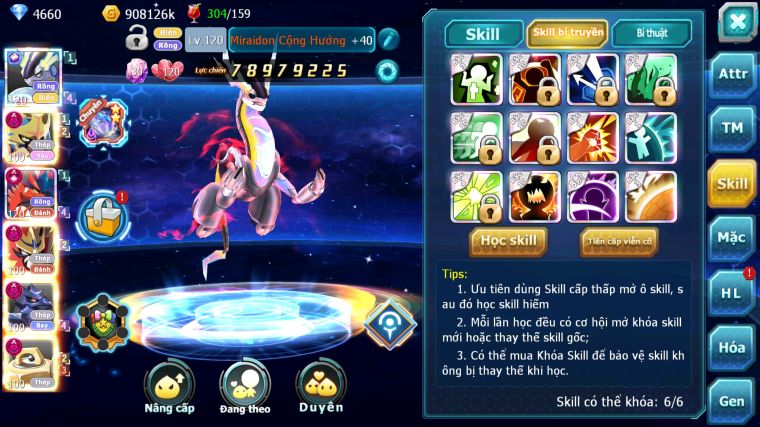Switch to the Skill bị truyền tab
The image size is (760, 427).
click(x=567, y=33)
